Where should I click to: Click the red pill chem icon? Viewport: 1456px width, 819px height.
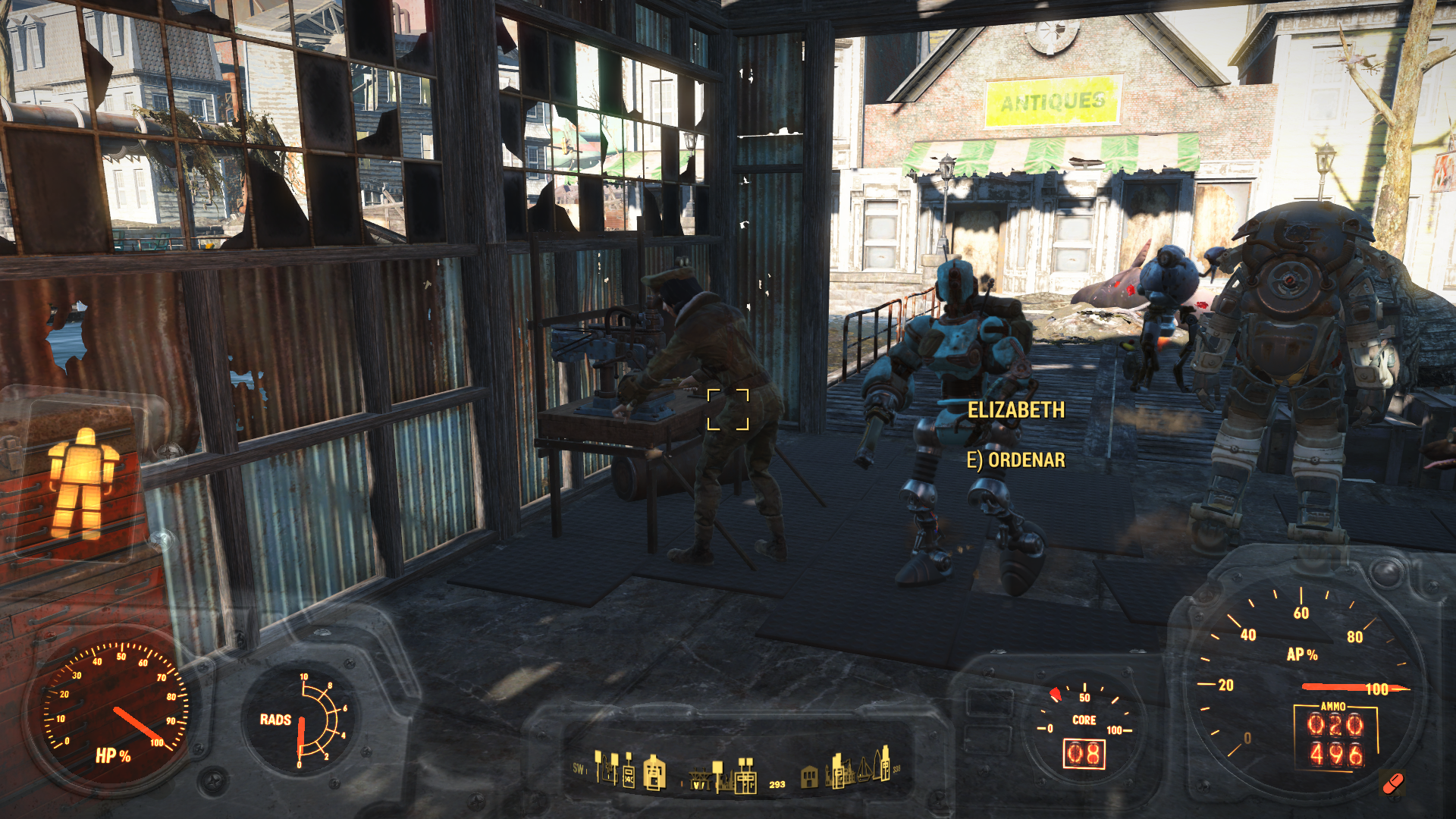click(1392, 783)
